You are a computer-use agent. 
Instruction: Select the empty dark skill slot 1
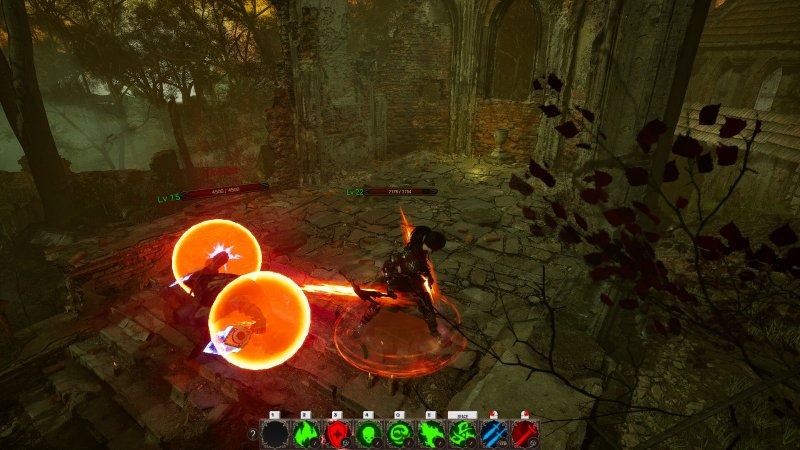pyautogui.click(x=274, y=433)
